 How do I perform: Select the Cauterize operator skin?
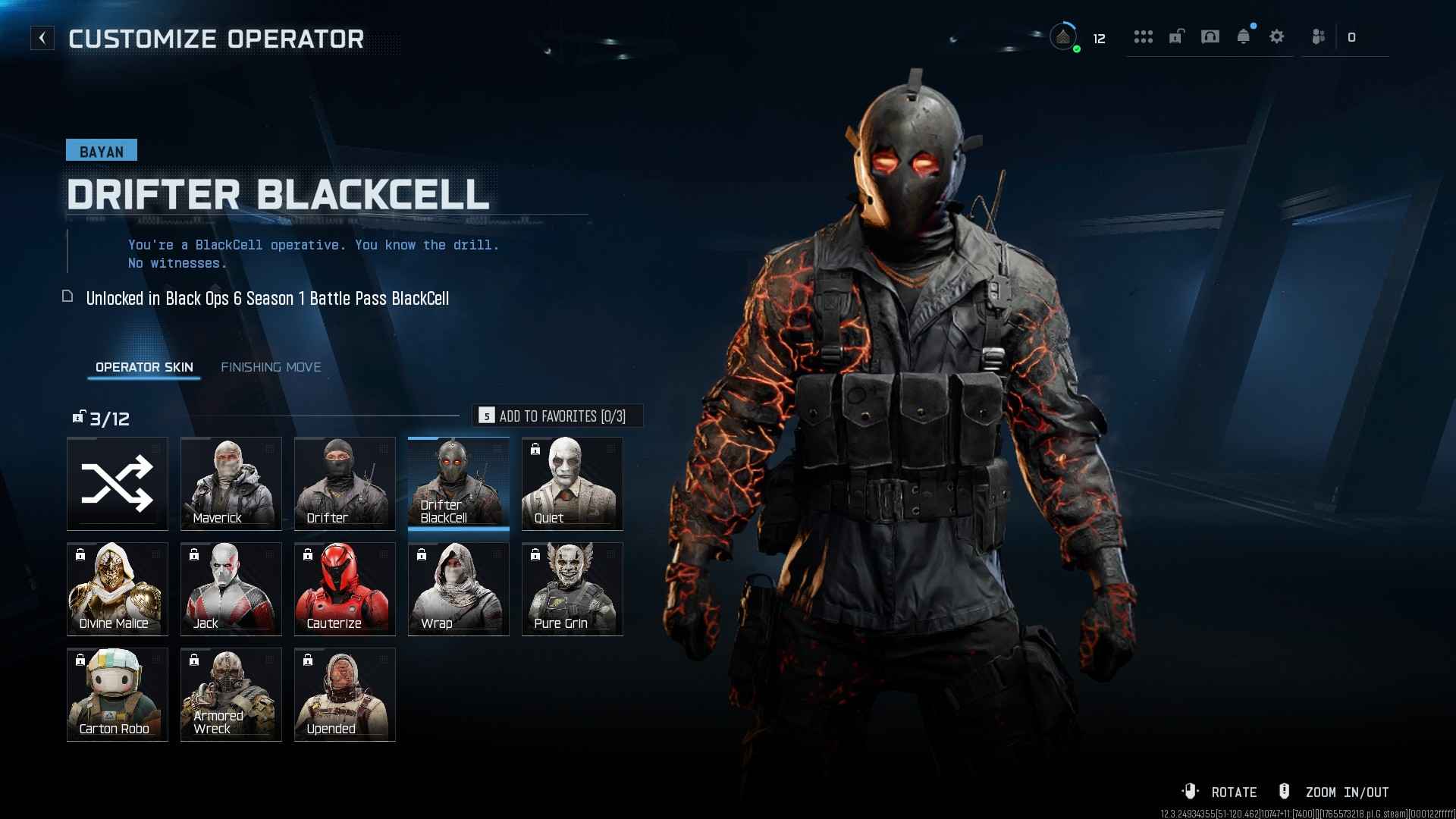pos(344,588)
